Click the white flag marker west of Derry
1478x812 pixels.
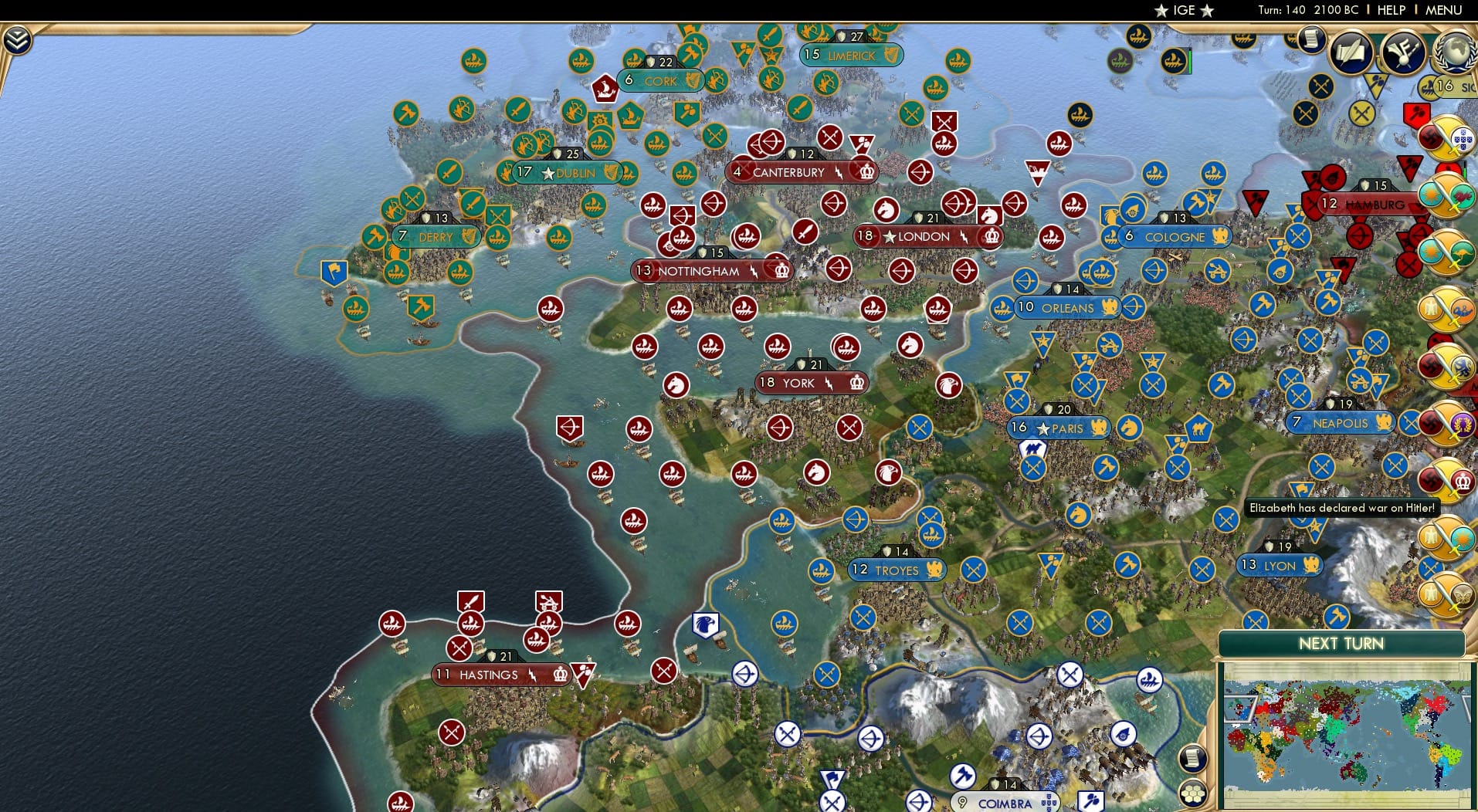coord(334,273)
